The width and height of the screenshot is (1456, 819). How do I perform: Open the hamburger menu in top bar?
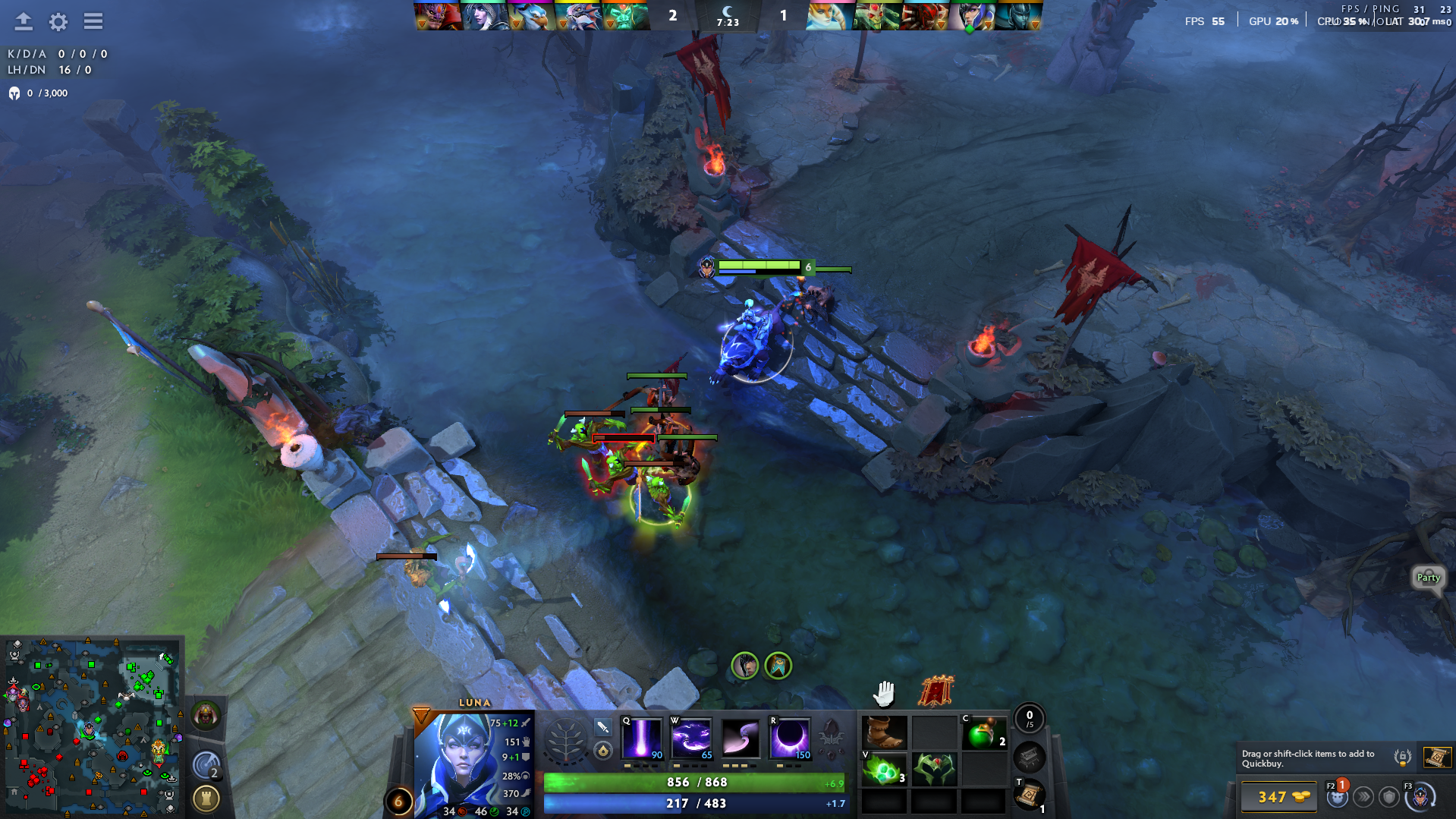click(x=93, y=21)
